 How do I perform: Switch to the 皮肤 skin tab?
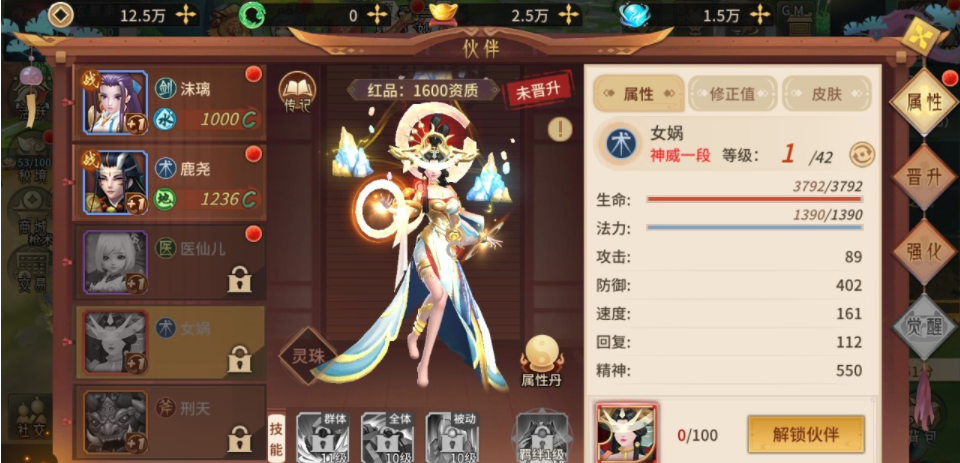pos(826,94)
